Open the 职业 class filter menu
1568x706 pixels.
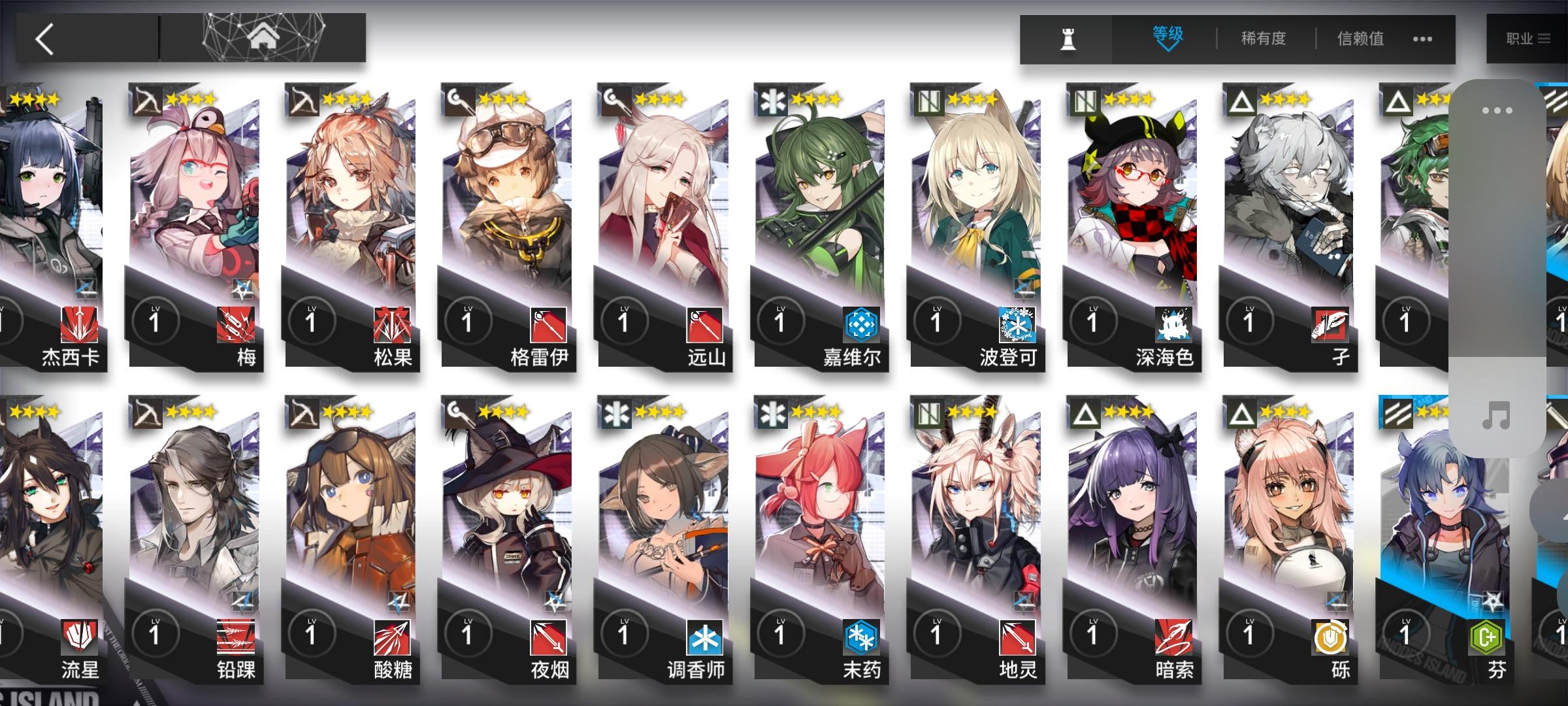(1529, 39)
